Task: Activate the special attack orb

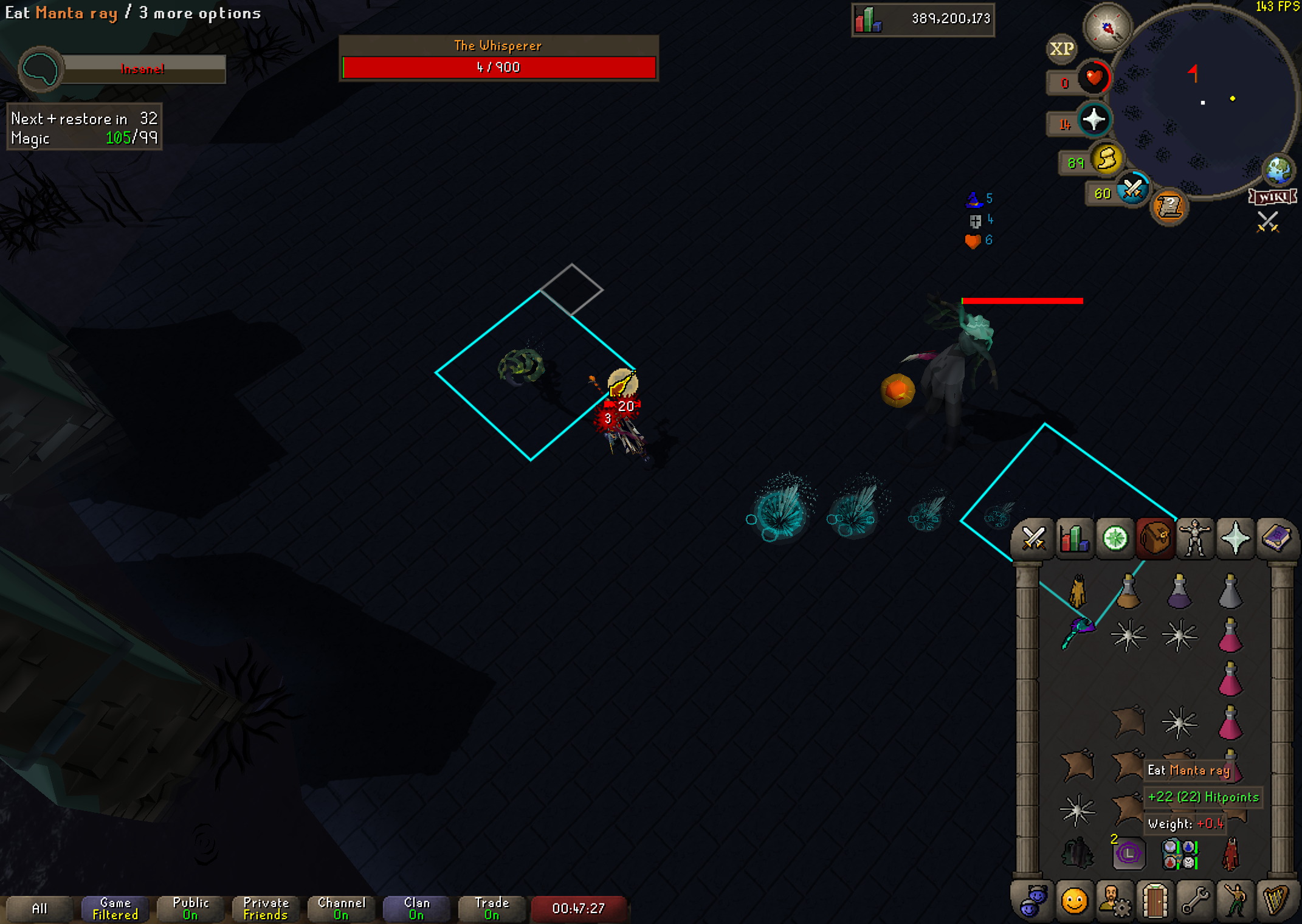Action: pos(1132,190)
